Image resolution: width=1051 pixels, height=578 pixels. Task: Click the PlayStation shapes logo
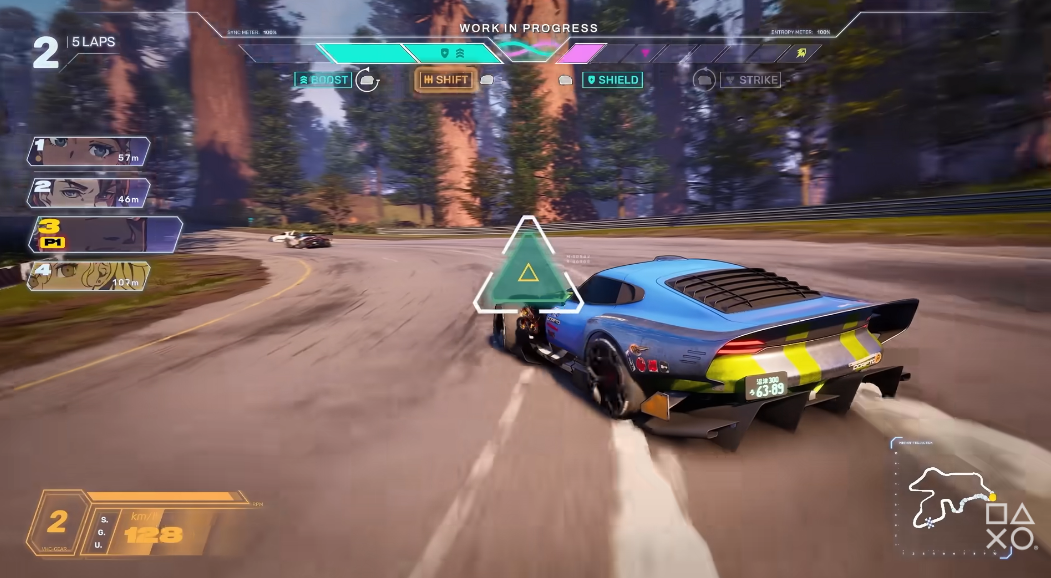[1010, 526]
